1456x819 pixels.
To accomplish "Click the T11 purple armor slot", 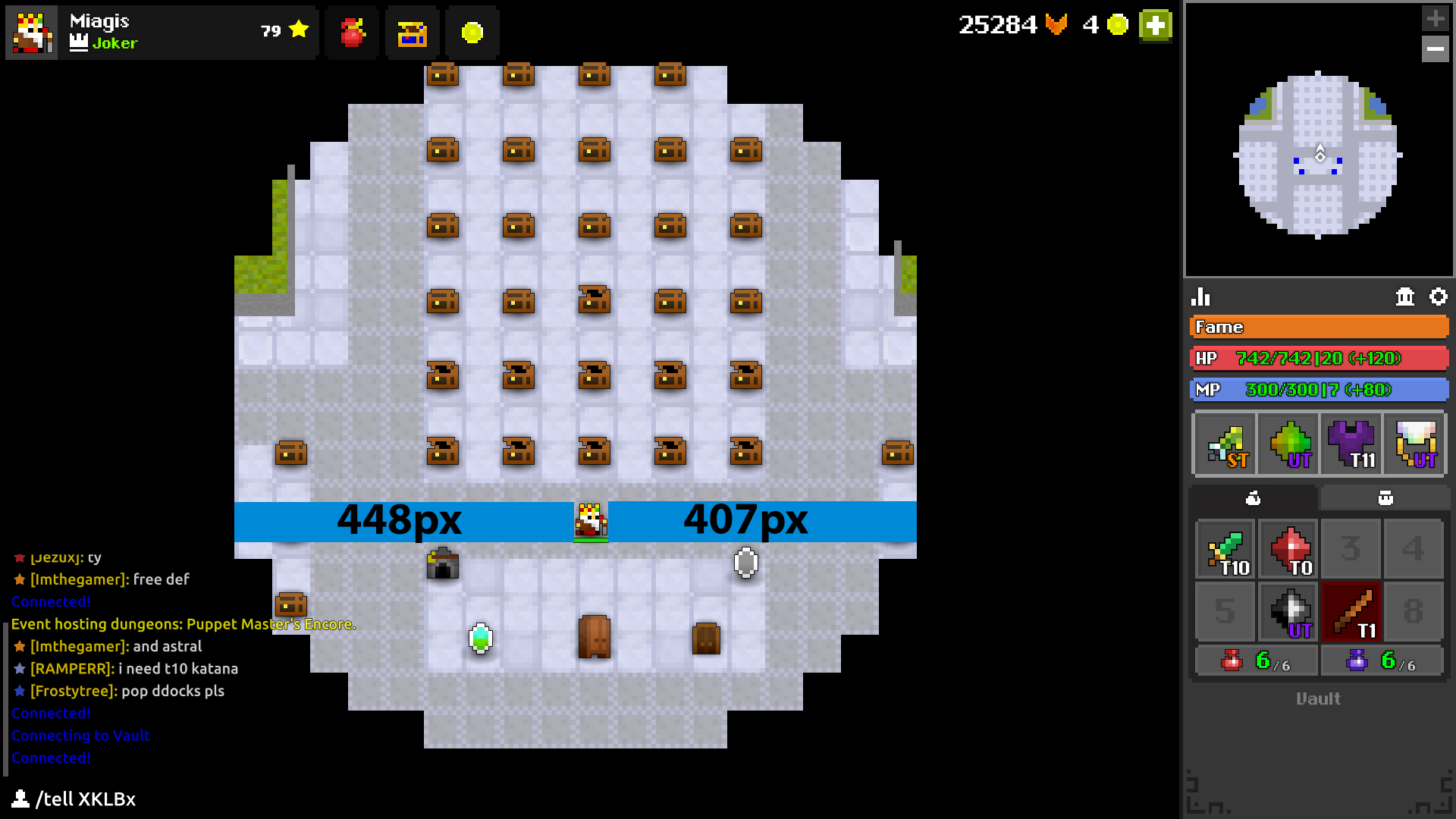I will [1351, 444].
